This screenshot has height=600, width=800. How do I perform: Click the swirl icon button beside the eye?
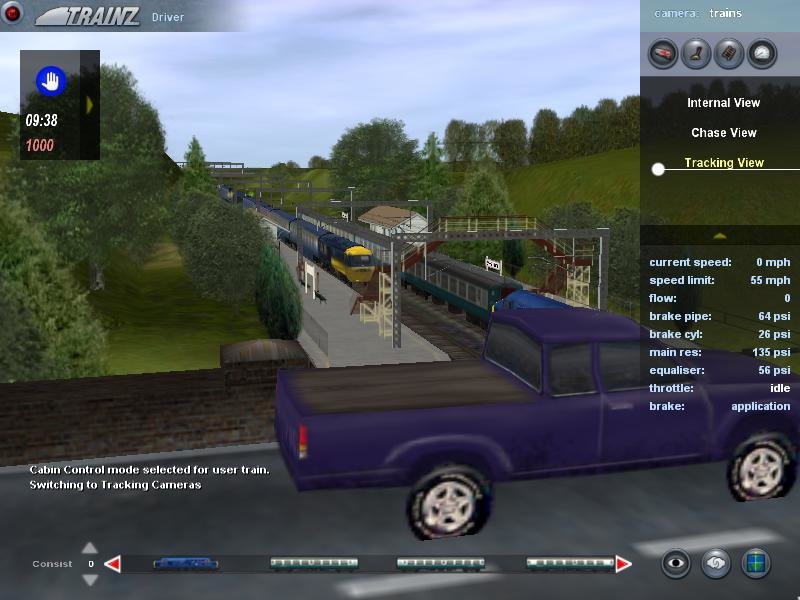pyautogui.click(x=716, y=564)
